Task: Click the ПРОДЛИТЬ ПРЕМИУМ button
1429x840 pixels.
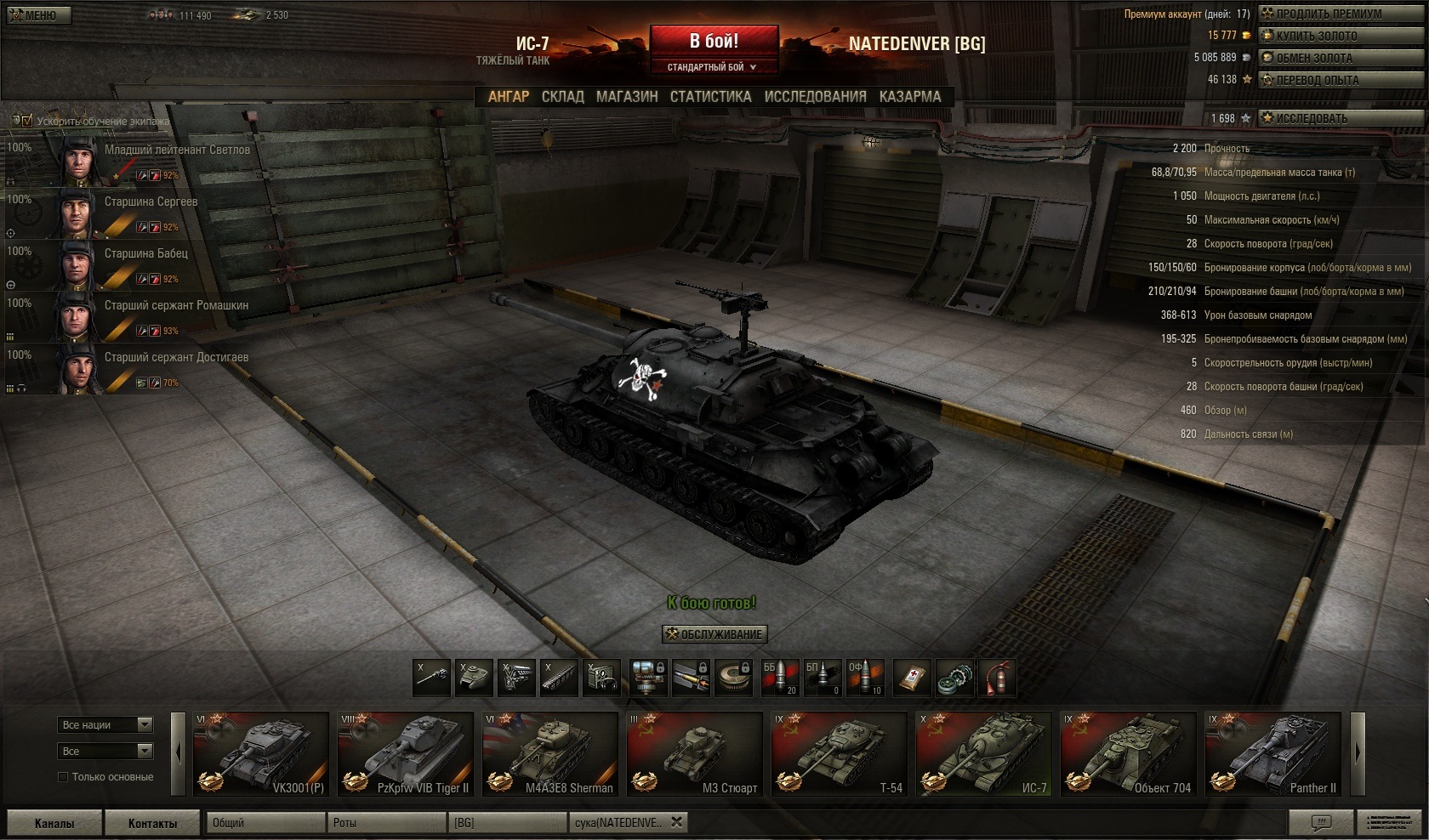Action: click(x=1328, y=14)
